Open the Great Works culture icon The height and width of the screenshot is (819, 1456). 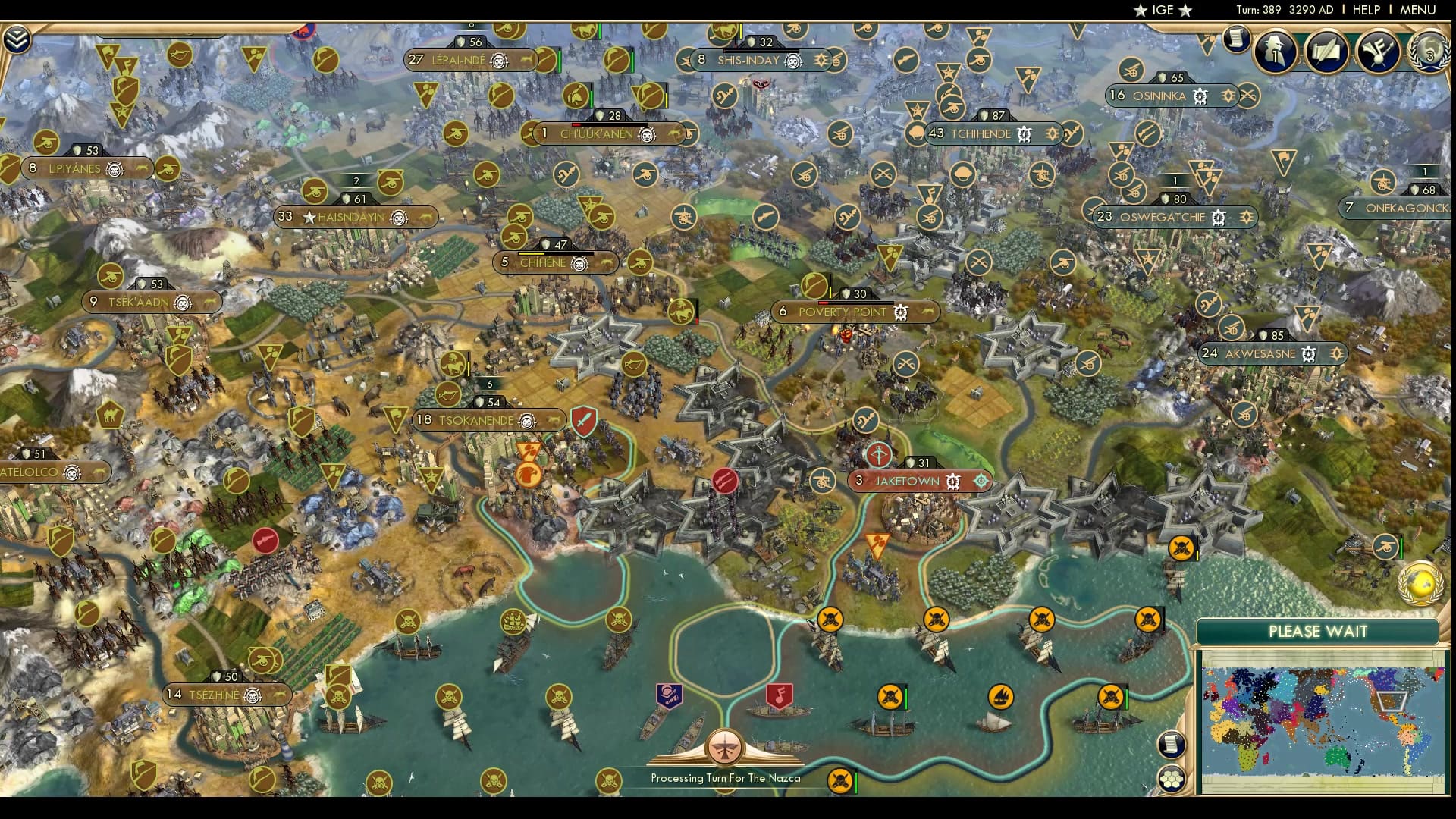pyautogui.click(x=1379, y=52)
